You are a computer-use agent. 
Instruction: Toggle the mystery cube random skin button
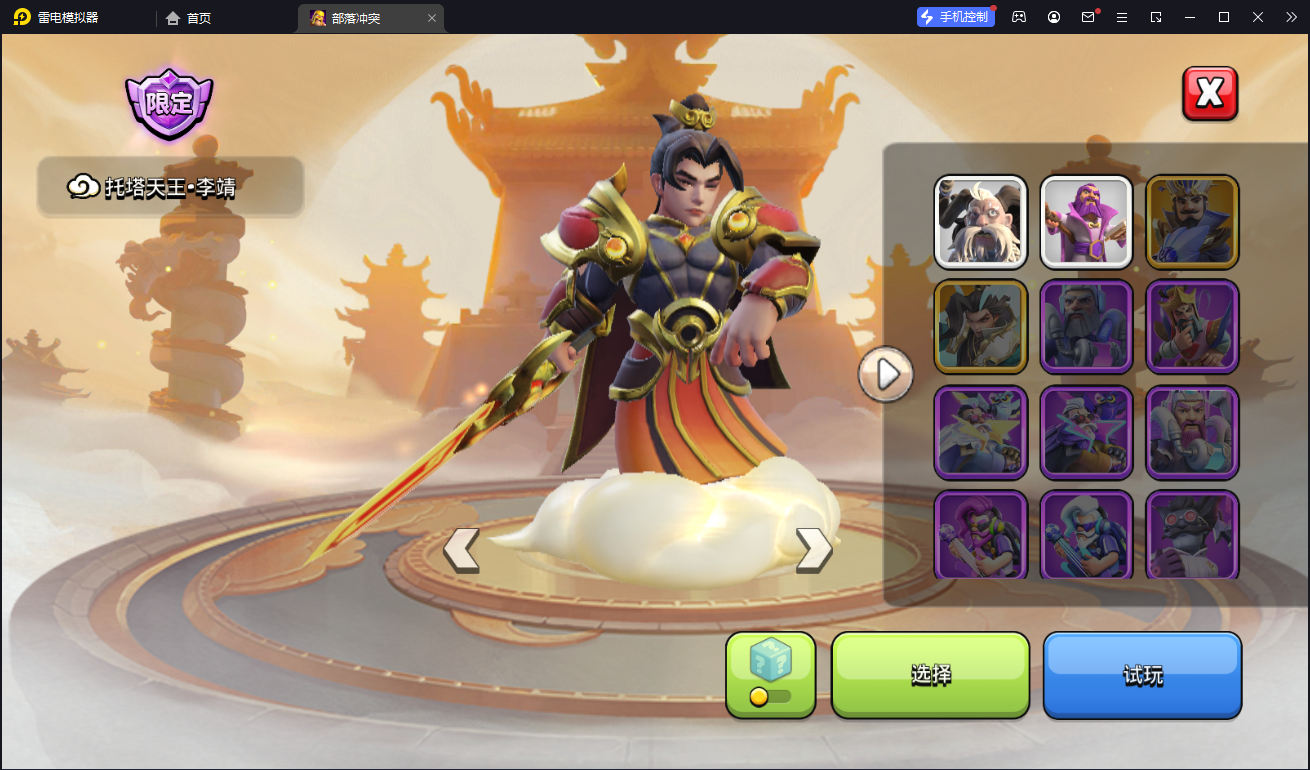(x=770, y=675)
